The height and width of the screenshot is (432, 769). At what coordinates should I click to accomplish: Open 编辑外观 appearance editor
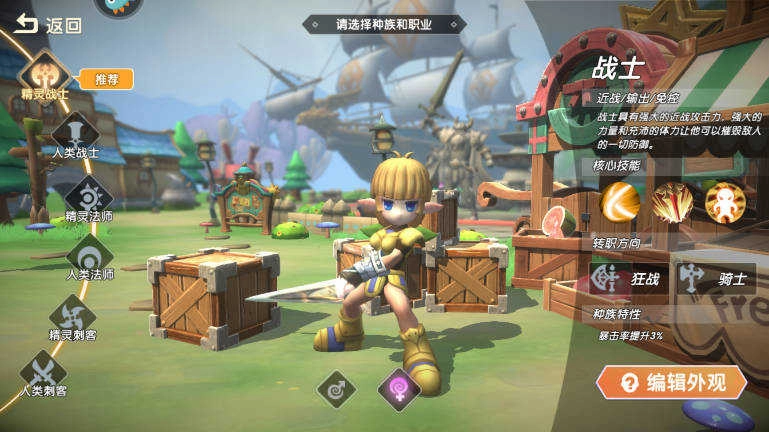pos(671,382)
